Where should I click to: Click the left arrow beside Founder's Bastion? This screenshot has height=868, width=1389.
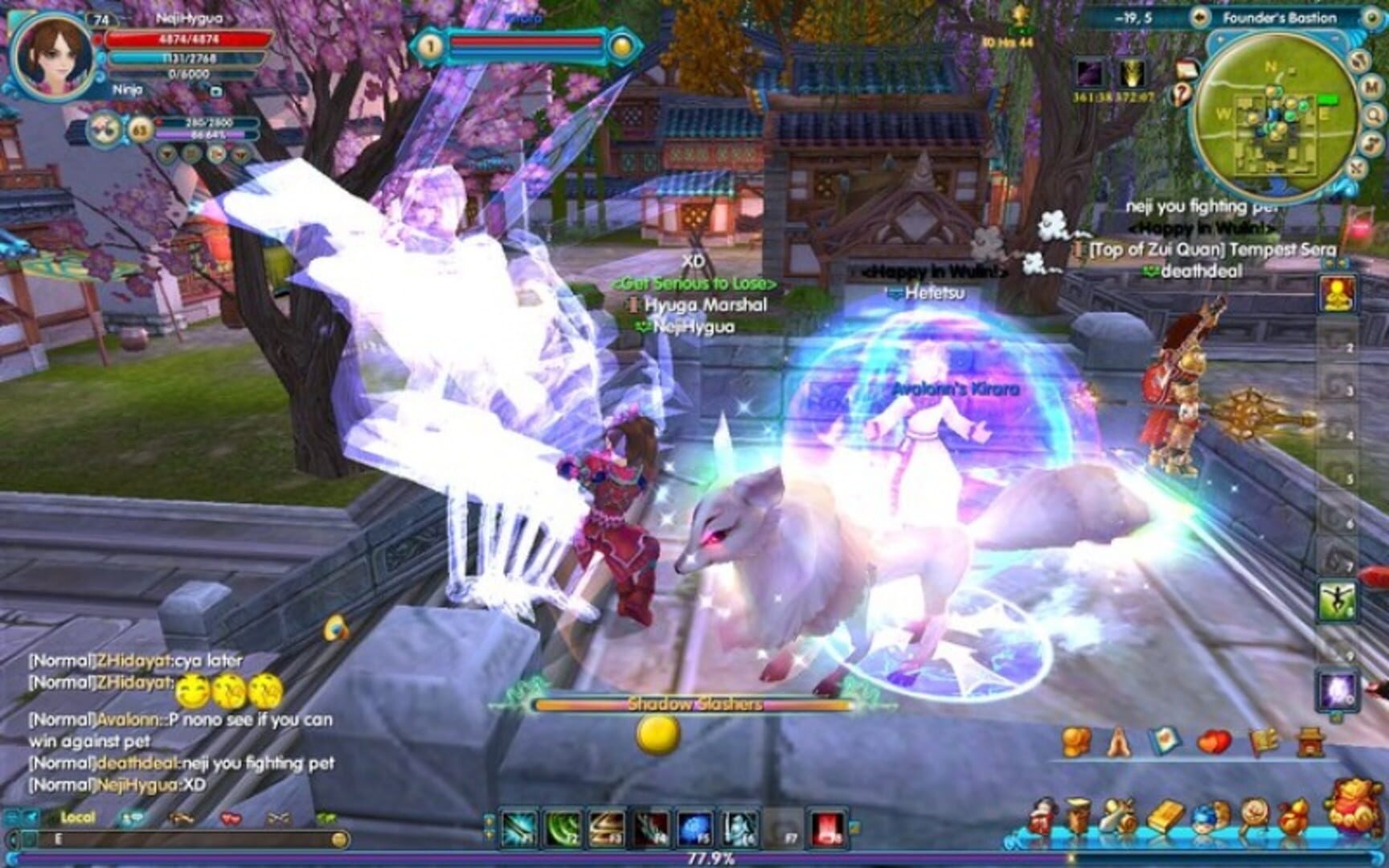(x=1199, y=17)
